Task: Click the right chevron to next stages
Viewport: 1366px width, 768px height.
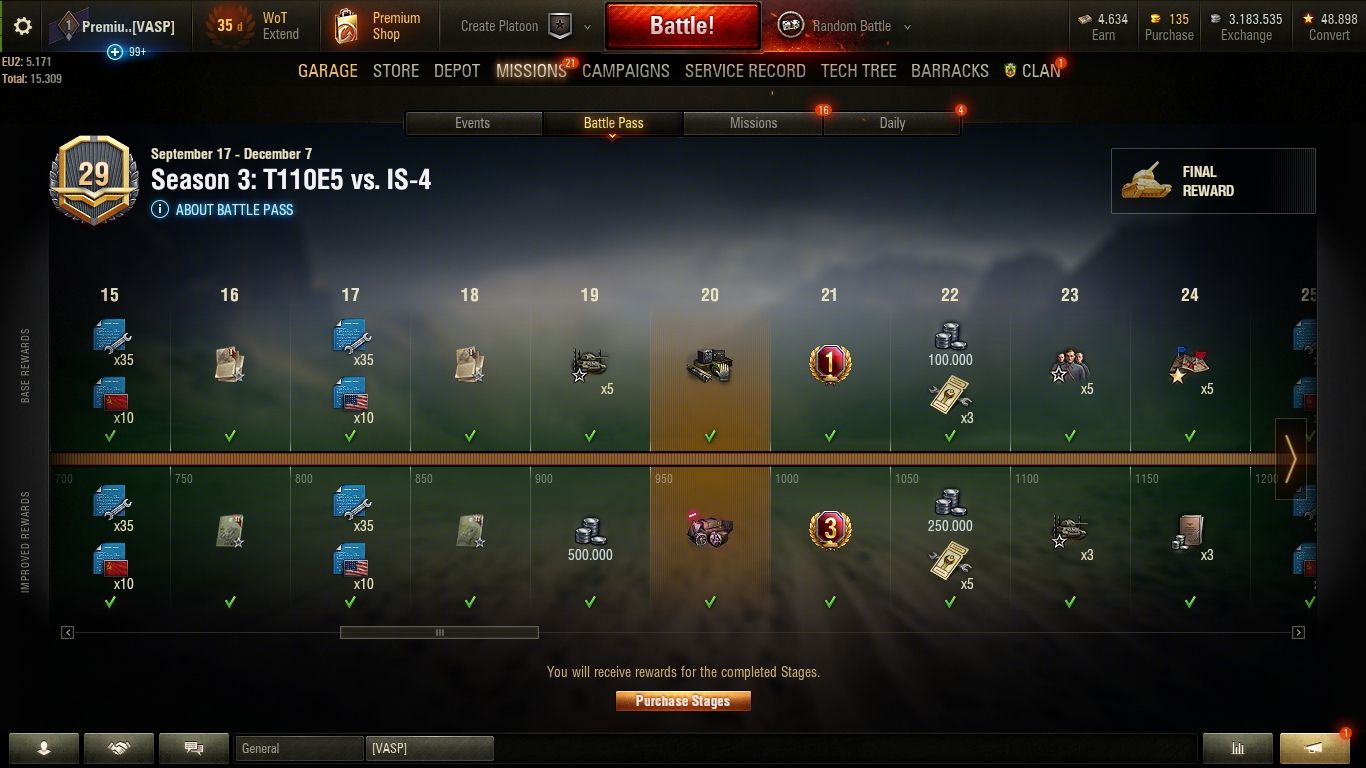Action: click(1292, 458)
